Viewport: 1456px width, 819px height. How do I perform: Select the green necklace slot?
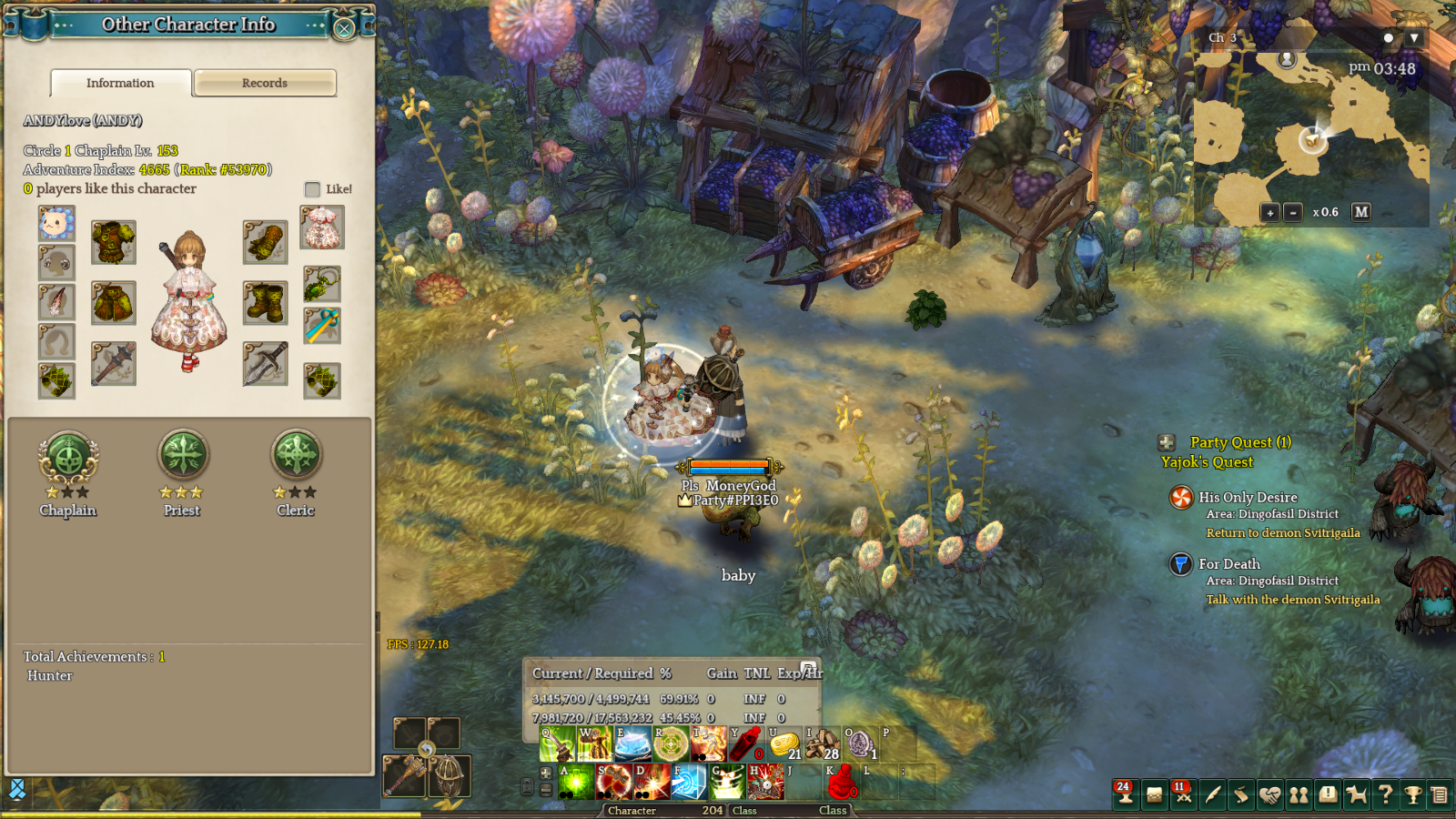pyautogui.click(x=322, y=284)
